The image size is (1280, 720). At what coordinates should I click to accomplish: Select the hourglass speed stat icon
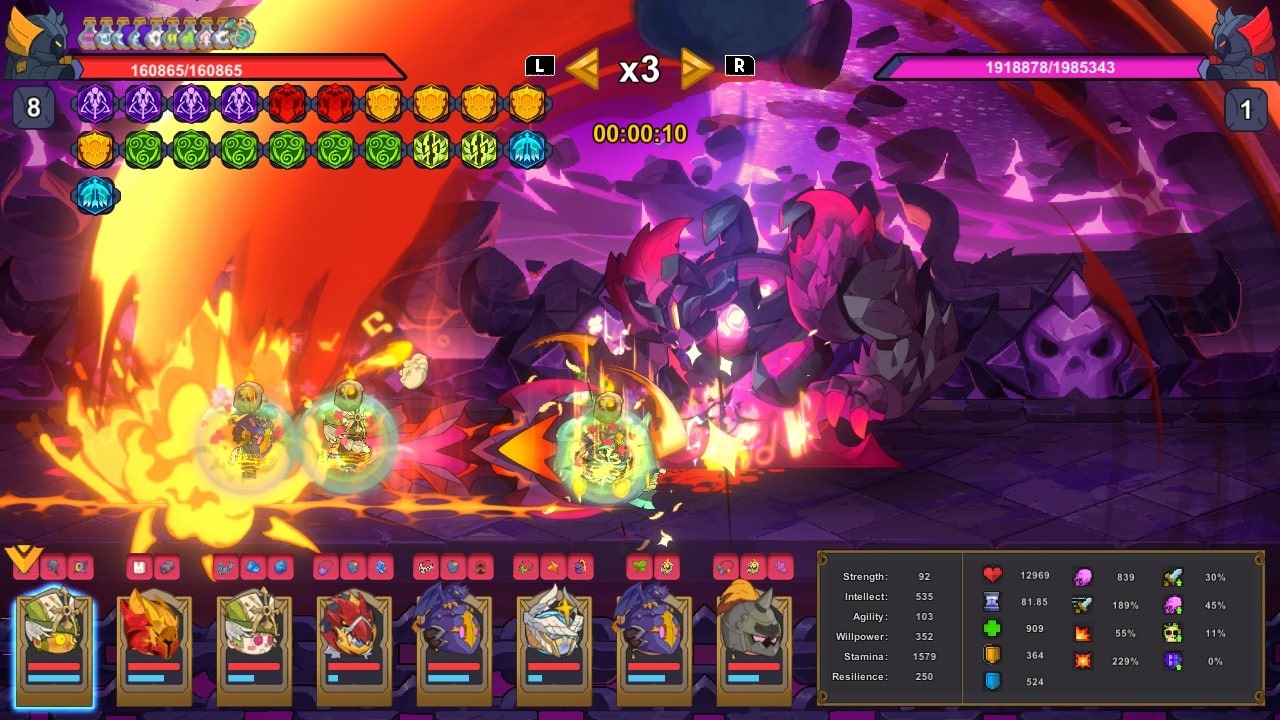coord(993,602)
